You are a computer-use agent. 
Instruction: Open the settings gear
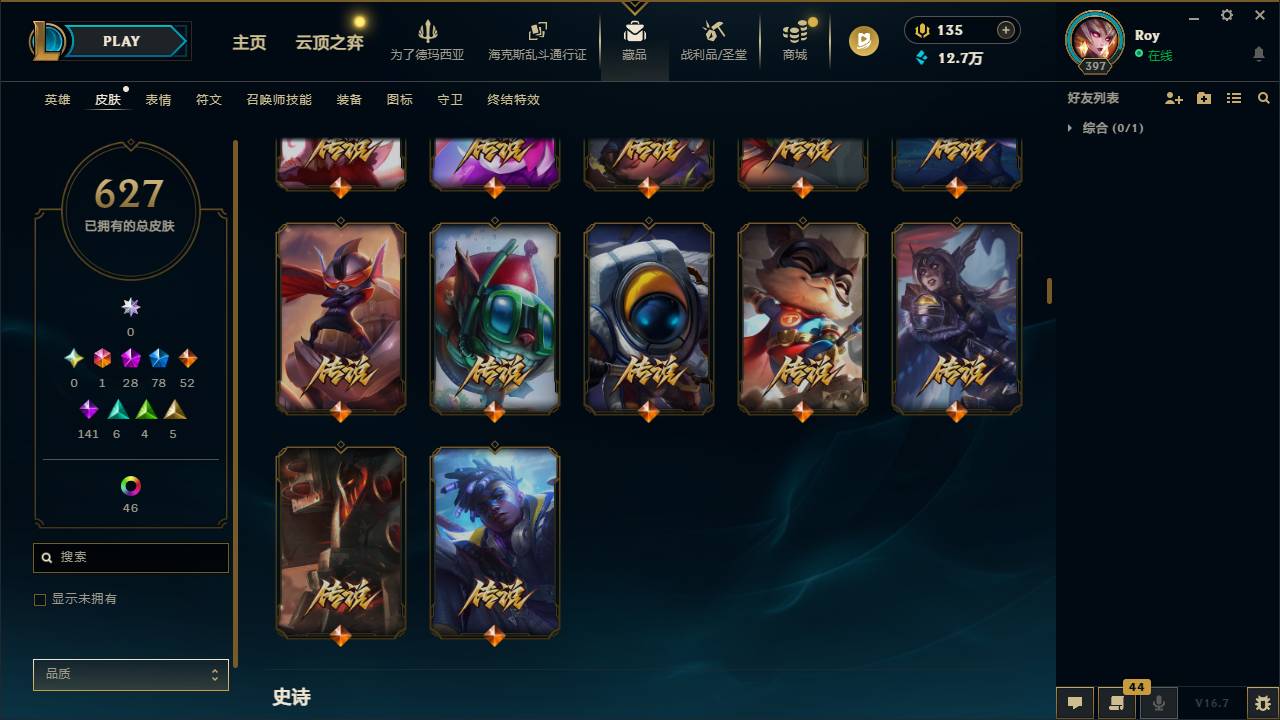coord(1226,15)
